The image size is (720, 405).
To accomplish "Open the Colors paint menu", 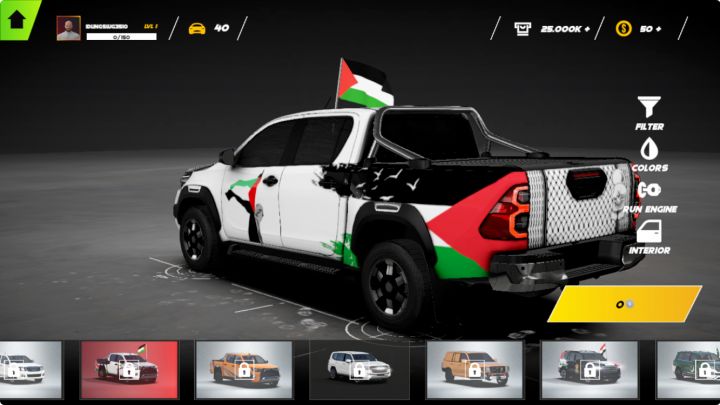I will tap(649, 154).
